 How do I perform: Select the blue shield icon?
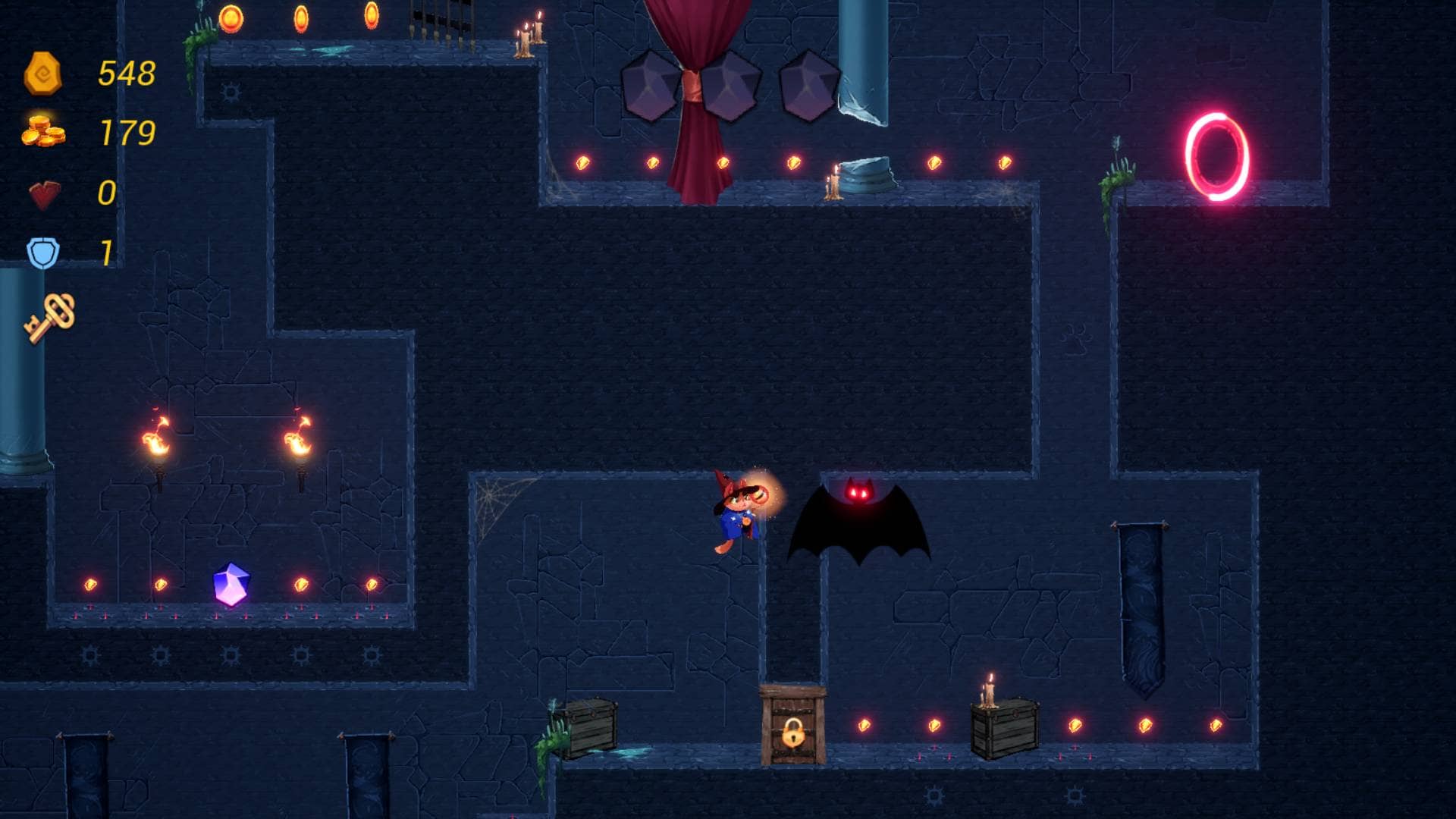(43, 253)
